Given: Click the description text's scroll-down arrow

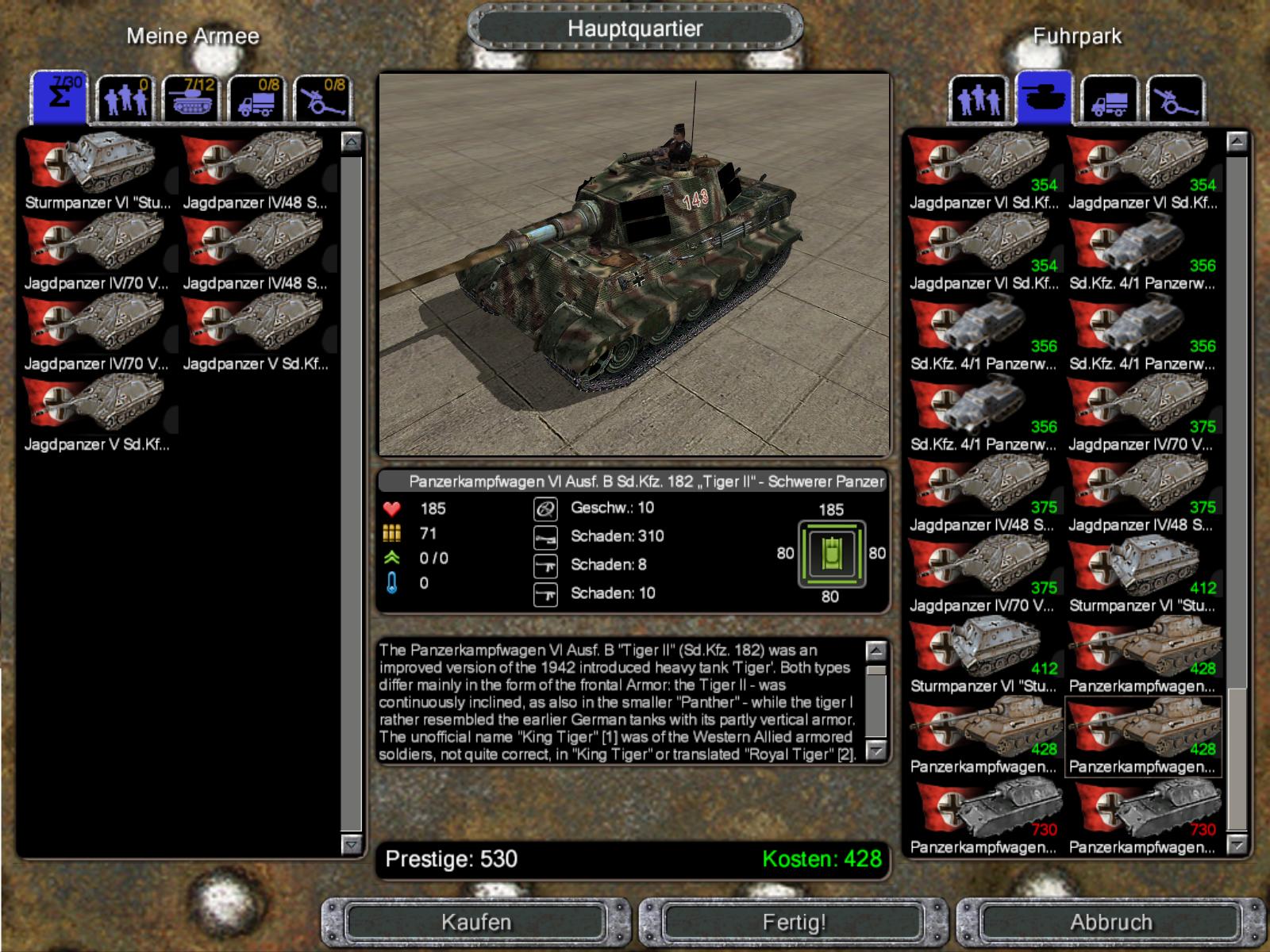Looking at the screenshot, I should click(876, 750).
